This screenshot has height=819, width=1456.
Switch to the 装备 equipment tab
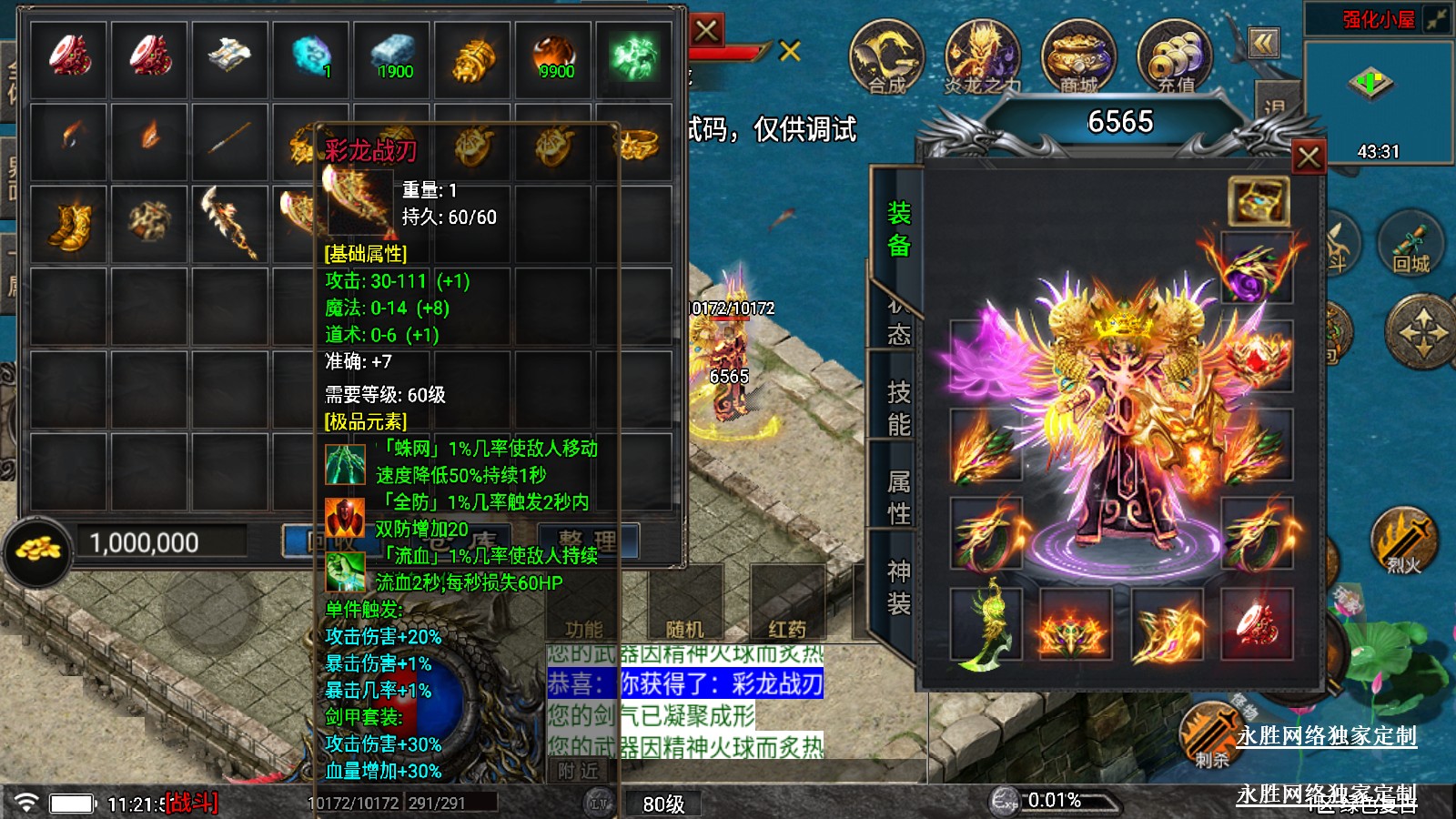tap(898, 229)
